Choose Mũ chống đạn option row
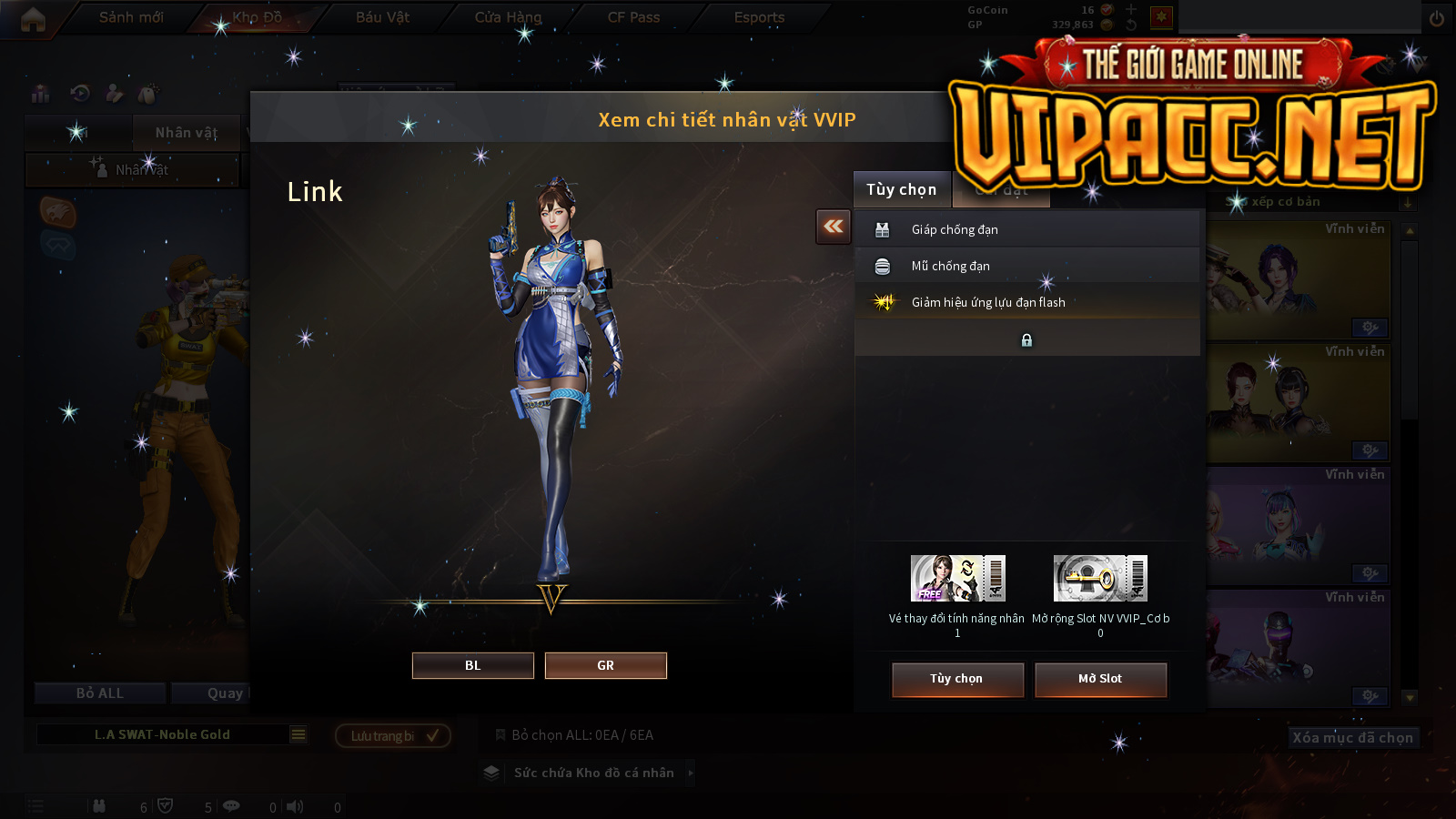Viewport: 1456px width, 819px height. [x=1026, y=266]
